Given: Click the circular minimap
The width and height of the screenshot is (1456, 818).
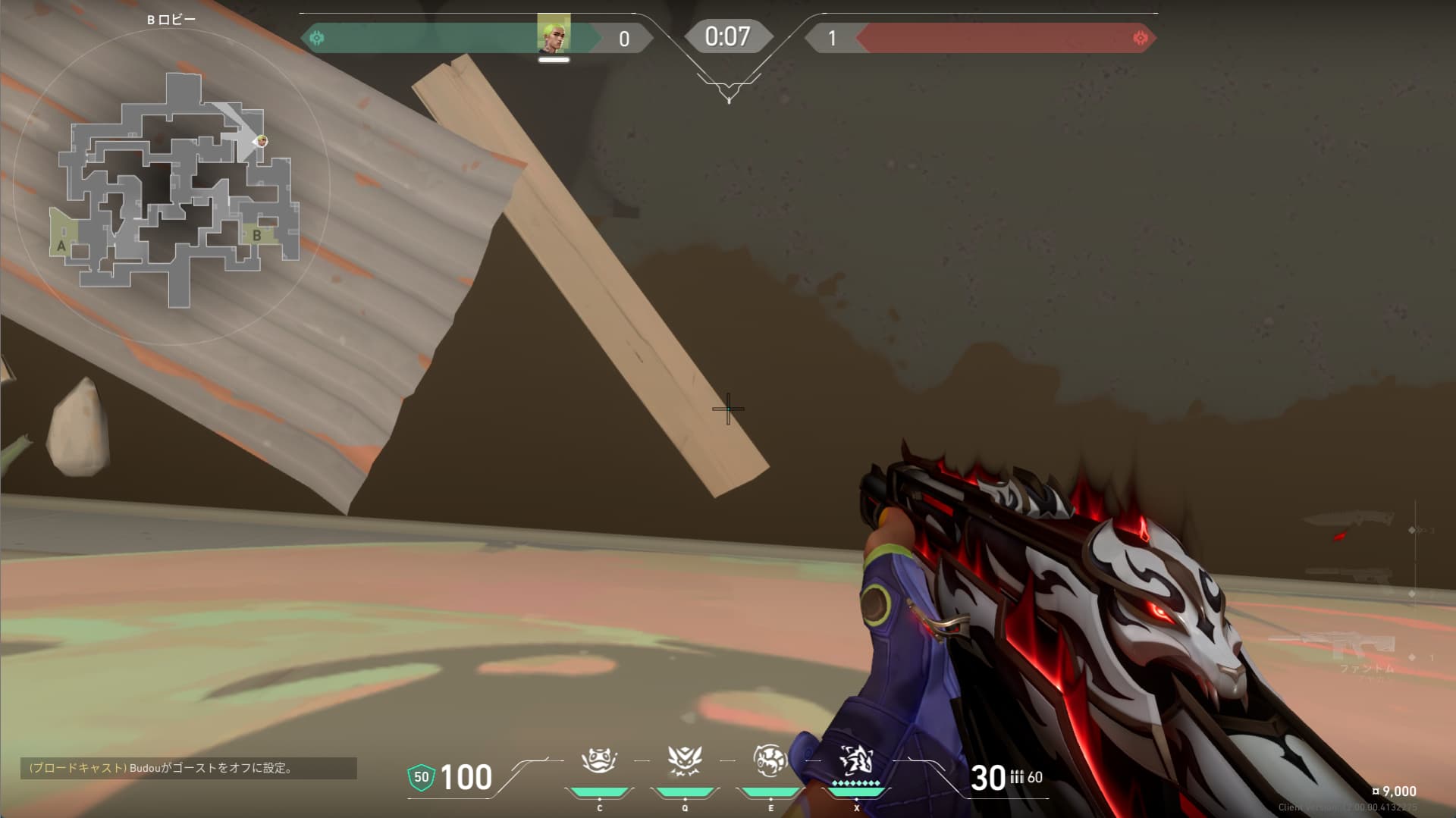Looking at the screenshot, I should pyautogui.click(x=171, y=187).
